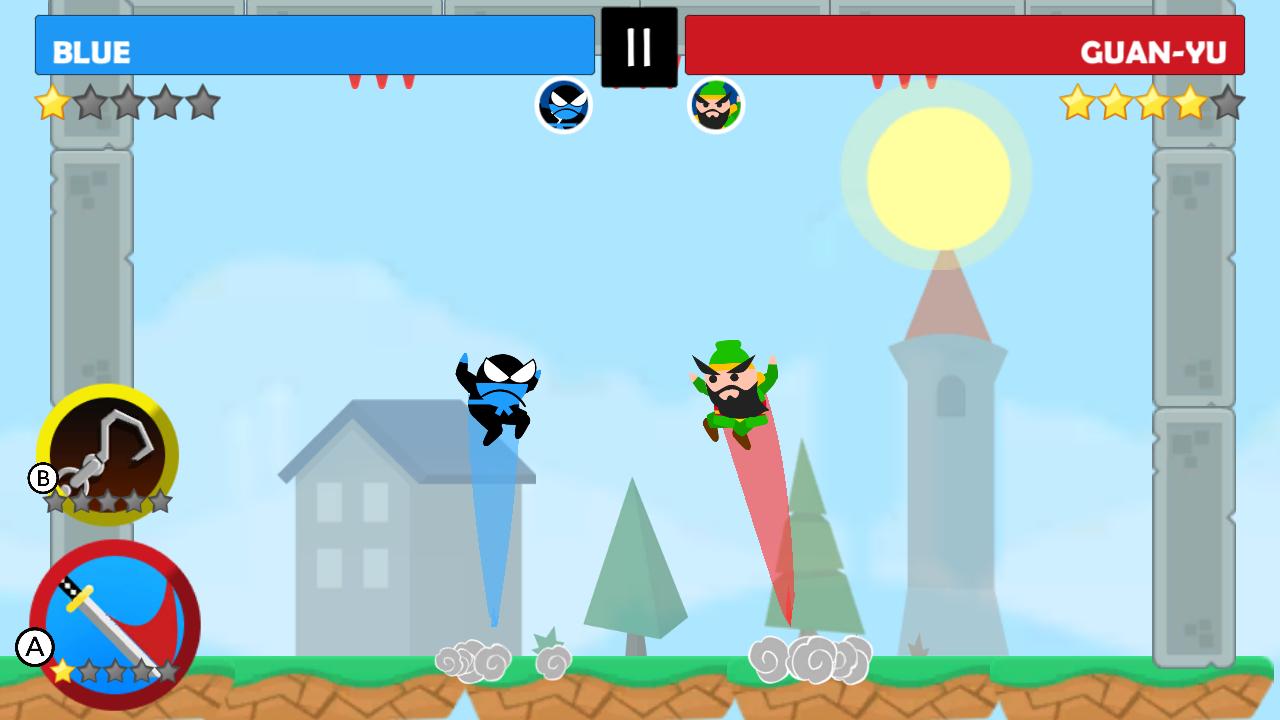Viewport: 1280px width, 720px height.
Task: Tap the last unlit star beside GUAN-YU
Action: point(1228,103)
